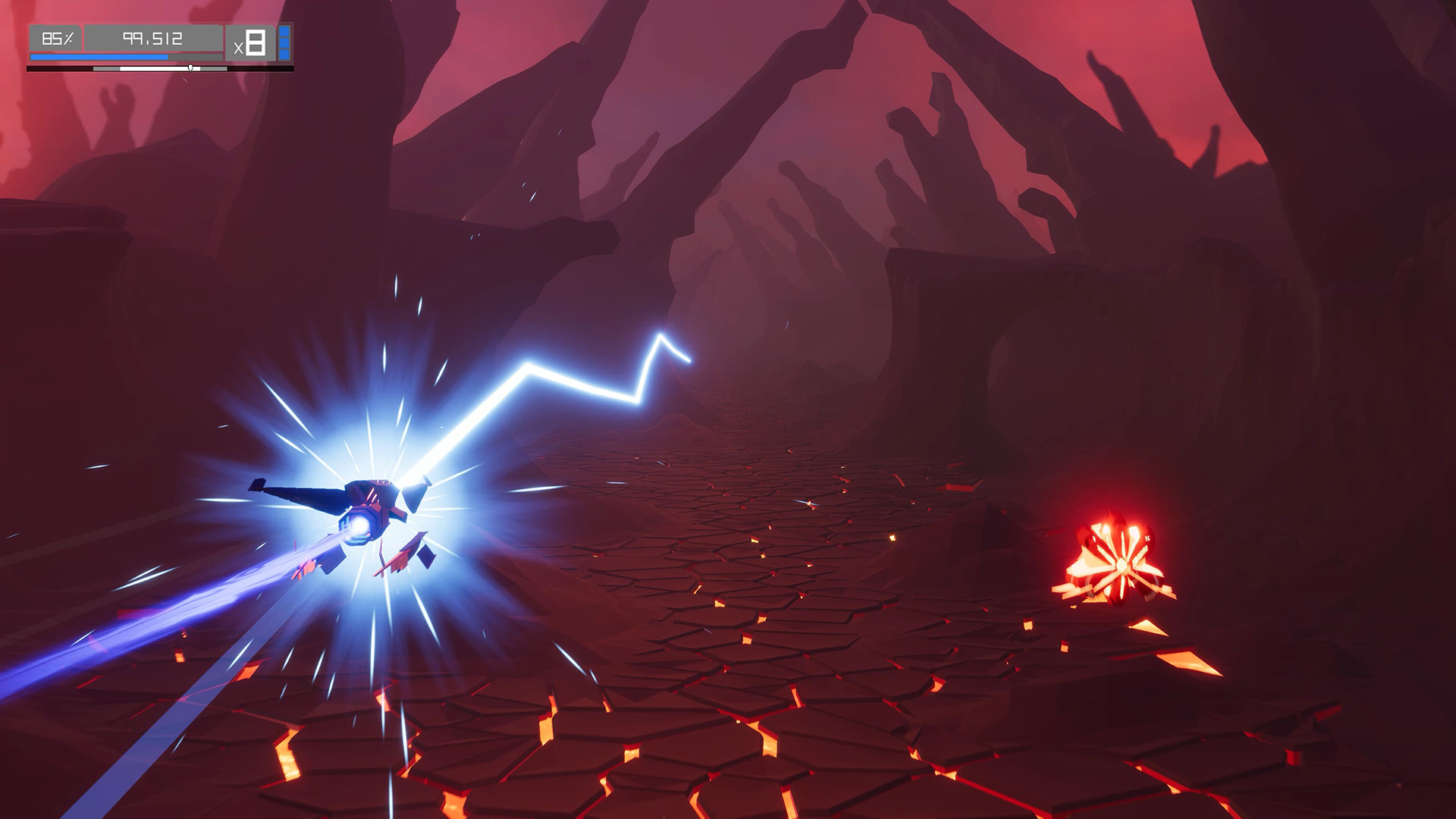Click the track progress marker arrow
This screenshot has width=1456, height=819.
click(x=190, y=68)
